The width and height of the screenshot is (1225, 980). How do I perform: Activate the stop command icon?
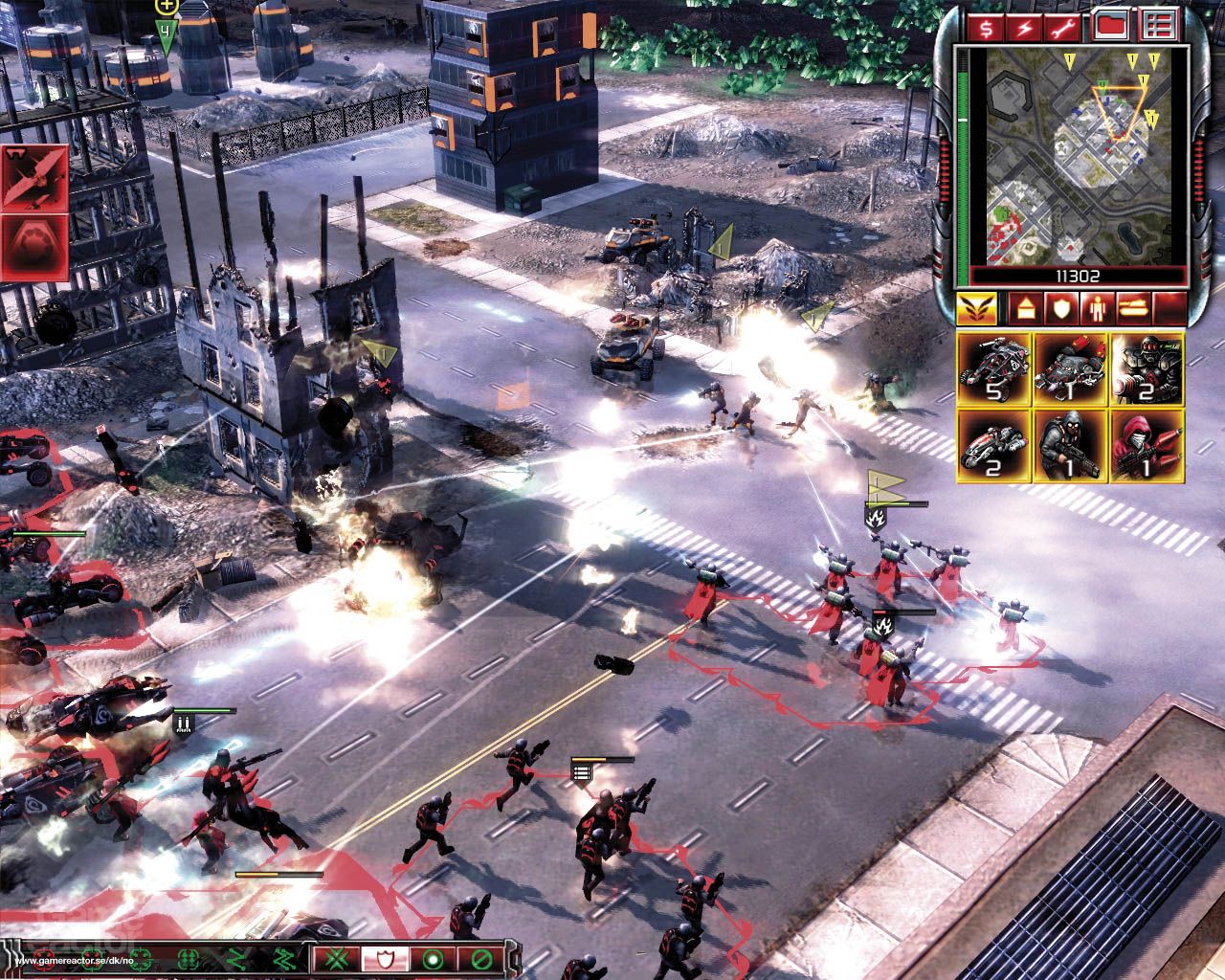433,960
